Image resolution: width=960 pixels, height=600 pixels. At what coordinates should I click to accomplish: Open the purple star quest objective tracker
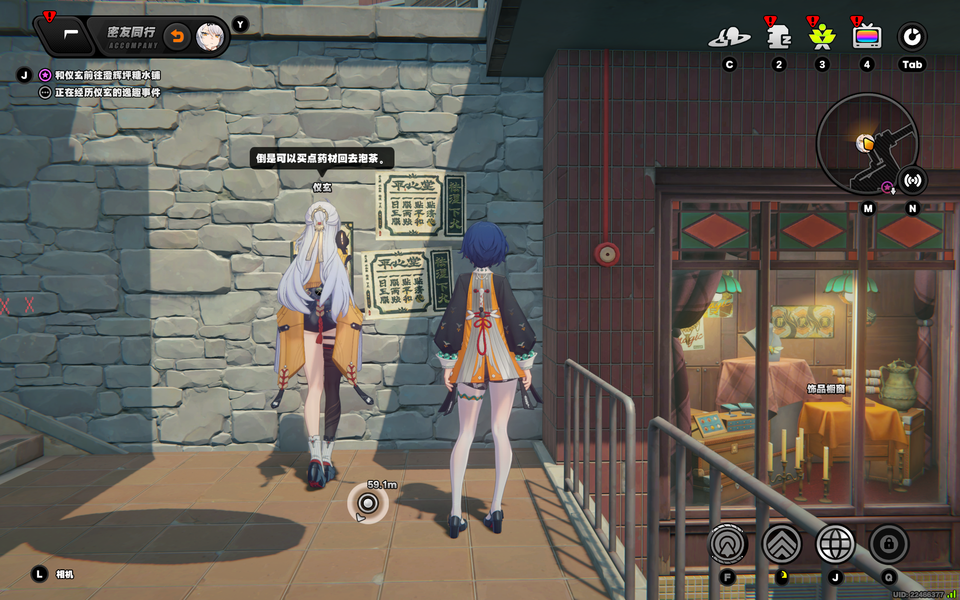[44, 75]
